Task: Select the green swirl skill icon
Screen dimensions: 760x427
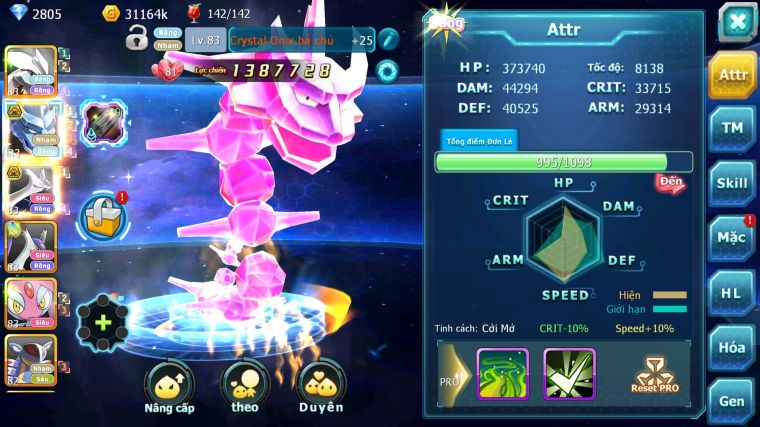Action: [502, 374]
